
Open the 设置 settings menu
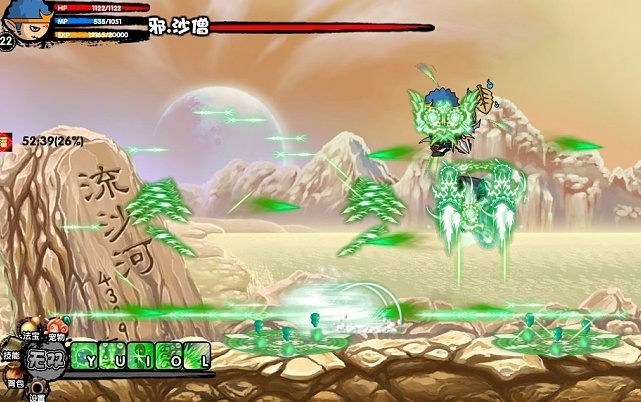point(37,389)
